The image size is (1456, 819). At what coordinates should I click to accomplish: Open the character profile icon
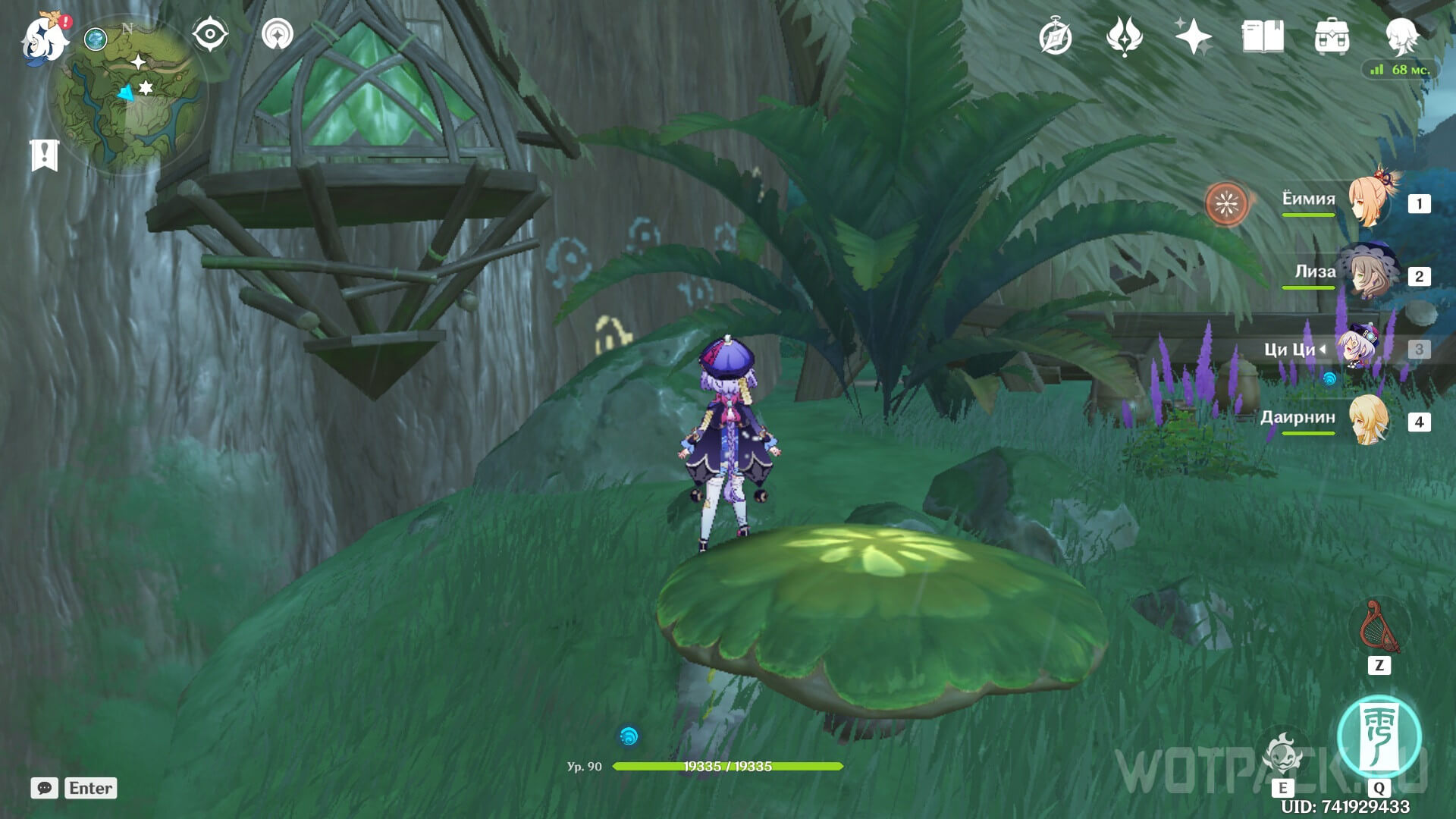tap(1401, 35)
